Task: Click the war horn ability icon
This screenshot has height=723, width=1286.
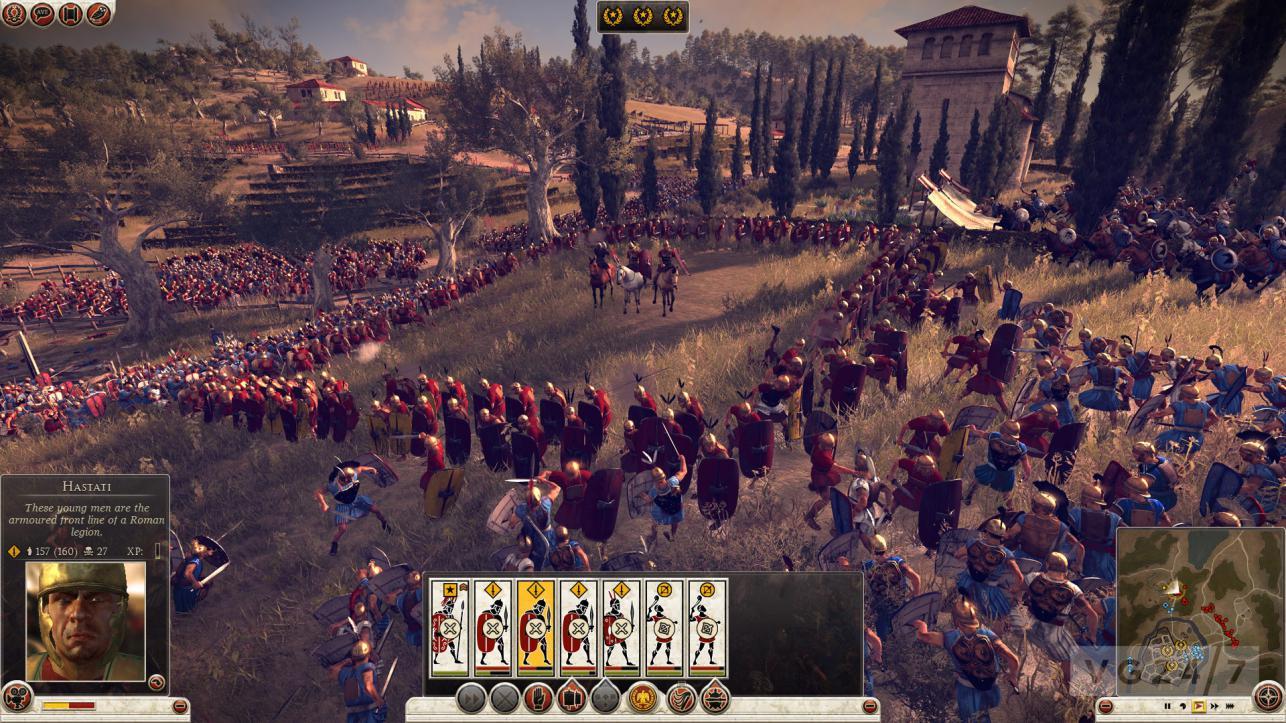Action: pyautogui.click(x=680, y=700)
